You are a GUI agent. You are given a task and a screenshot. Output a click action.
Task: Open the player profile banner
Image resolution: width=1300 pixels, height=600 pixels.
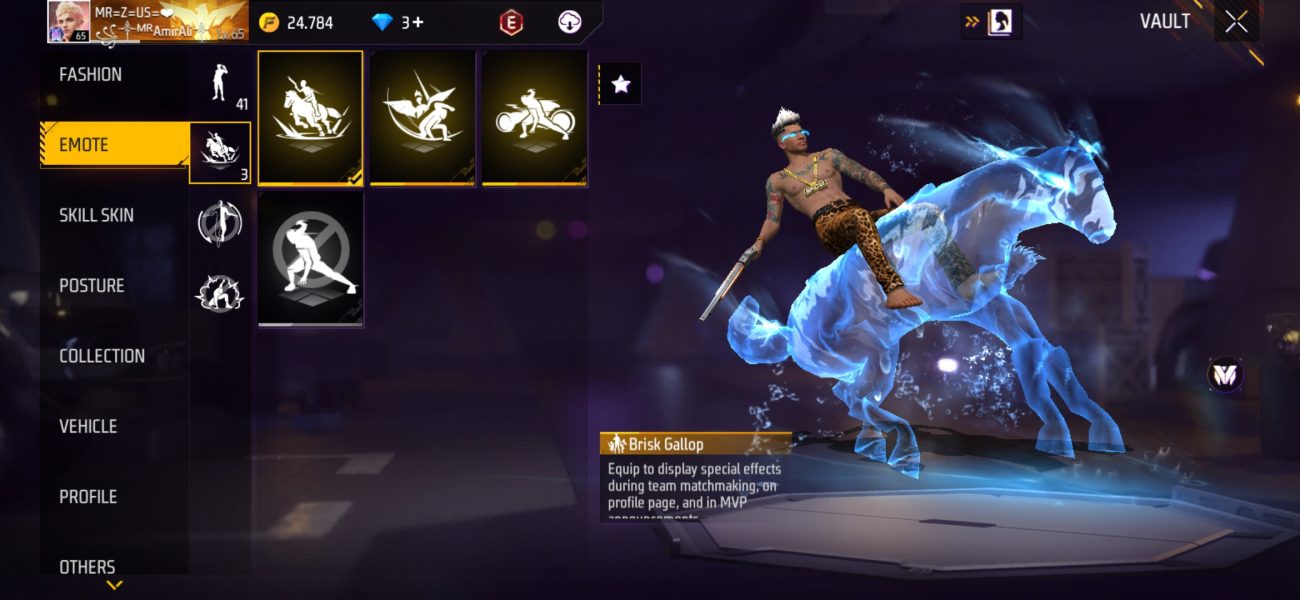147,22
